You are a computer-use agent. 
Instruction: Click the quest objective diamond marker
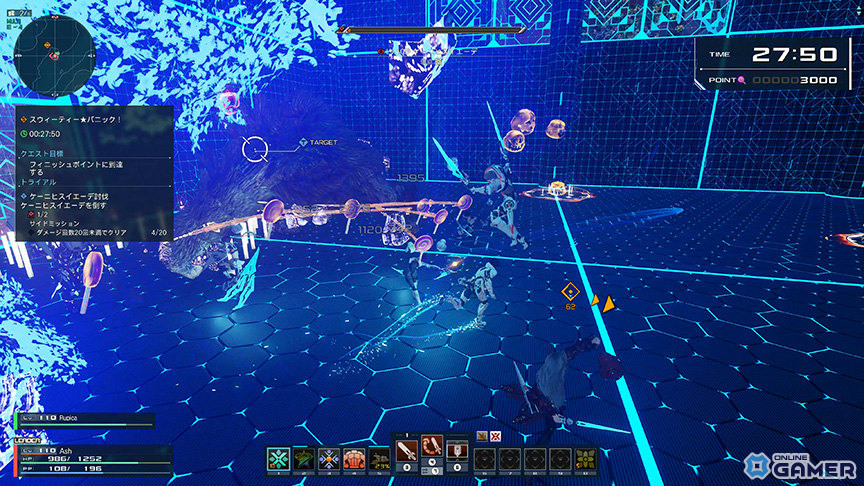[570, 291]
